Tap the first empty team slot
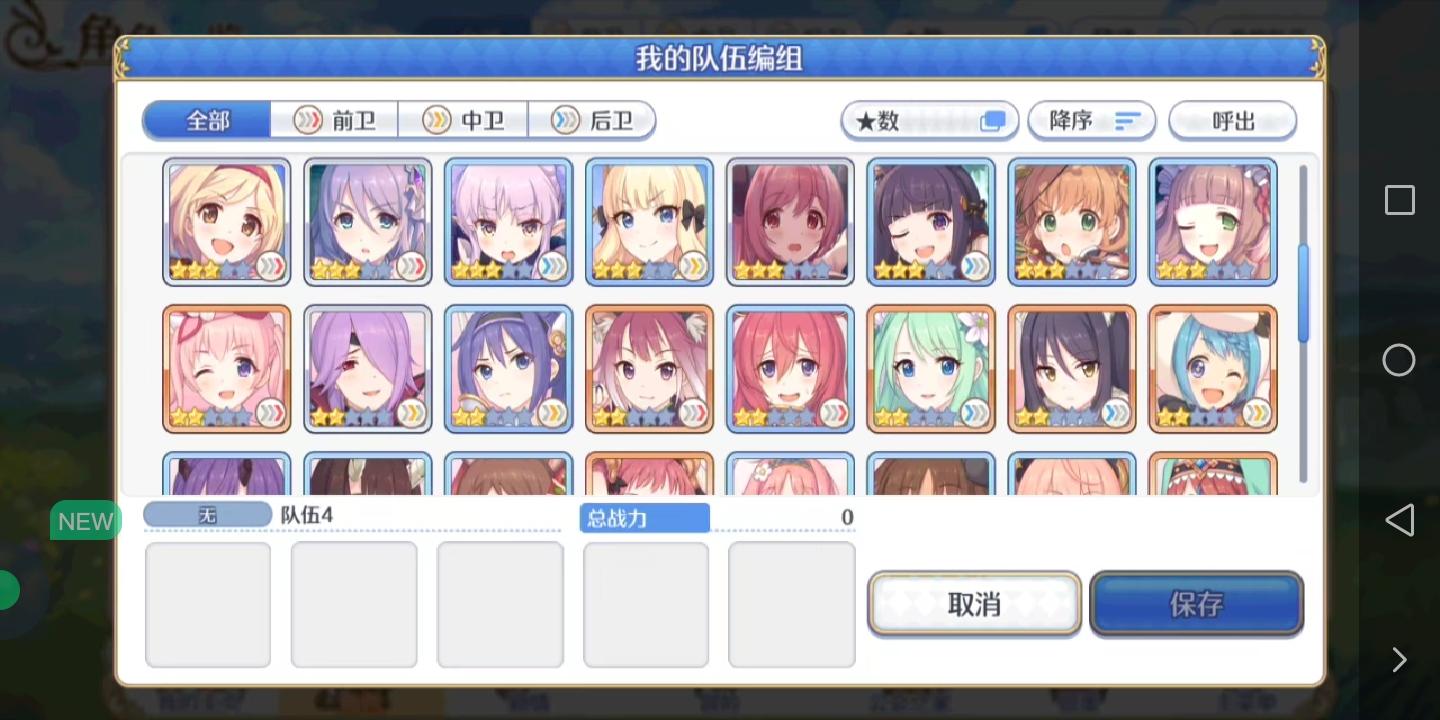This screenshot has width=1440, height=720. (207, 603)
